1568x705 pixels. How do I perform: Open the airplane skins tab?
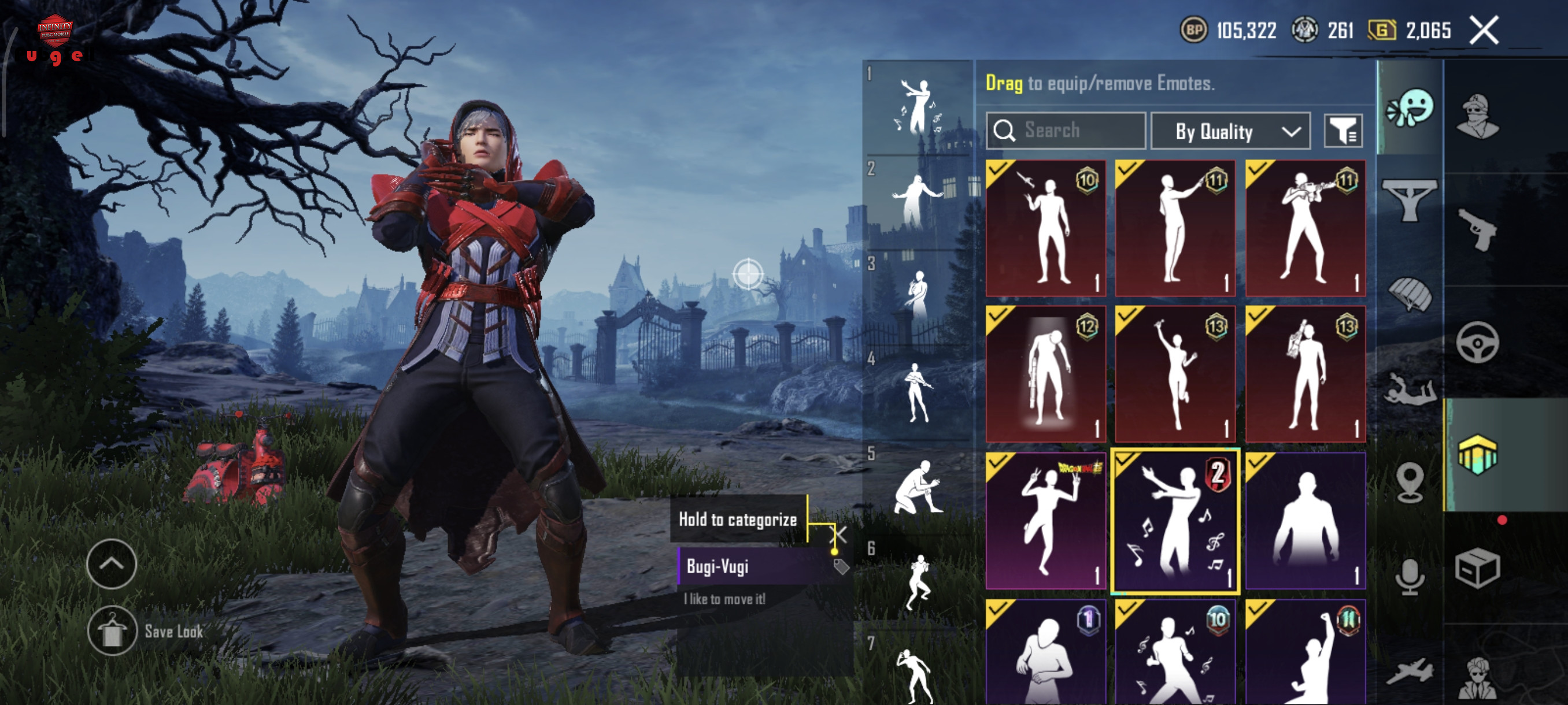point(1410,671)
